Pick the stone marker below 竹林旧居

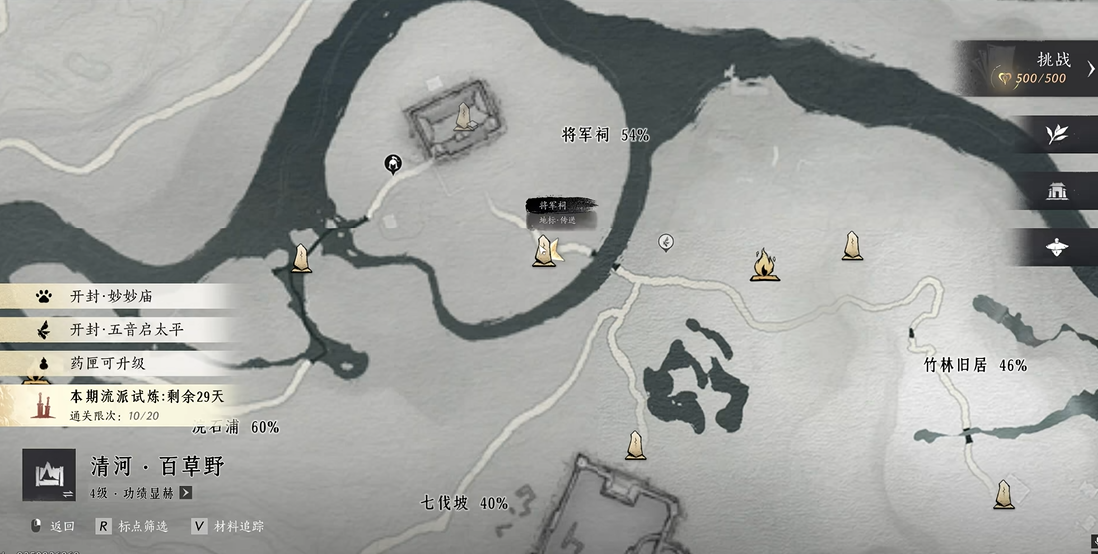[x=1003, y=494]
